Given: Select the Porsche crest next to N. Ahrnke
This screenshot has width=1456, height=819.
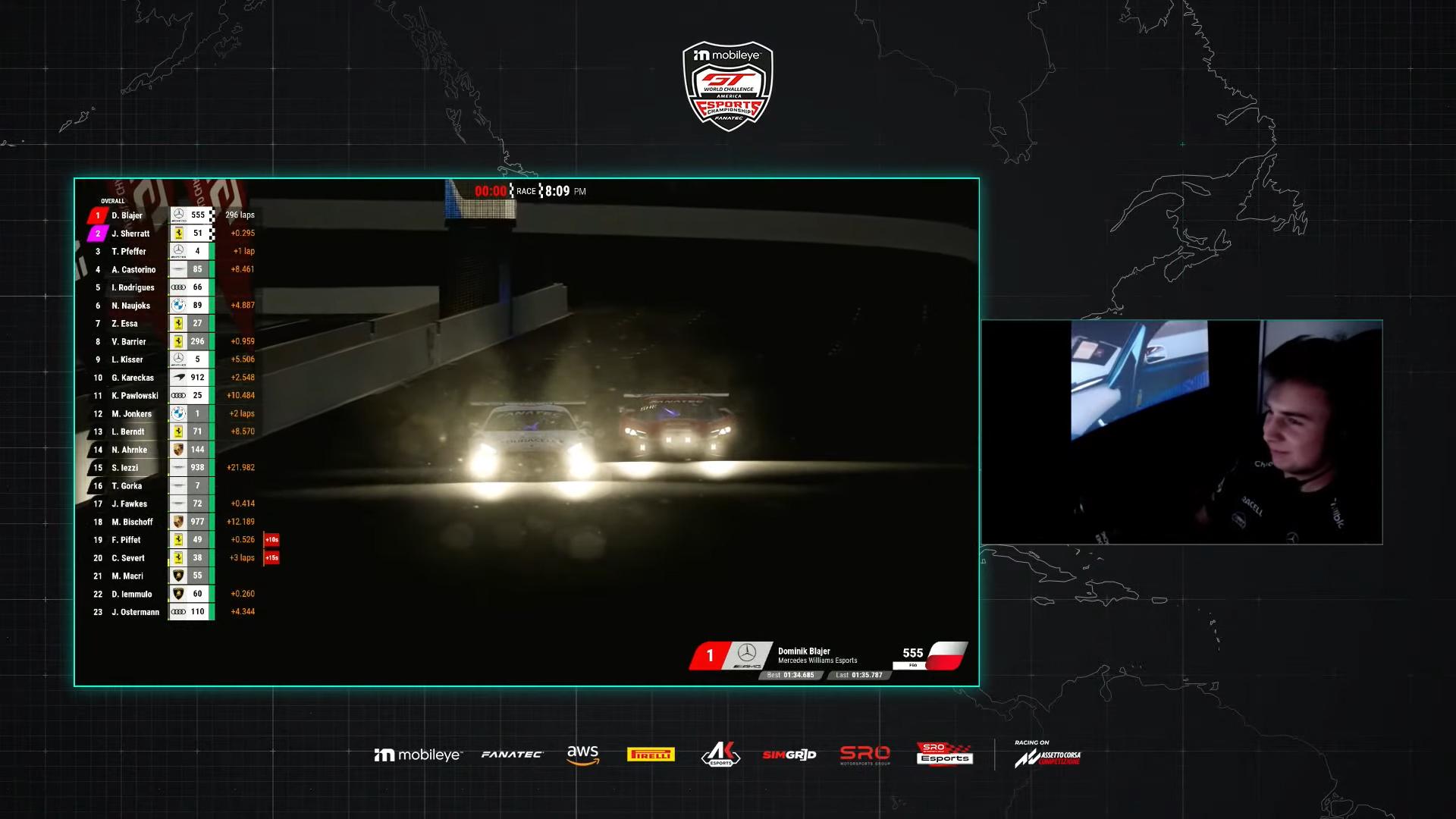Looking at the screenshot, I should (180, 449).
